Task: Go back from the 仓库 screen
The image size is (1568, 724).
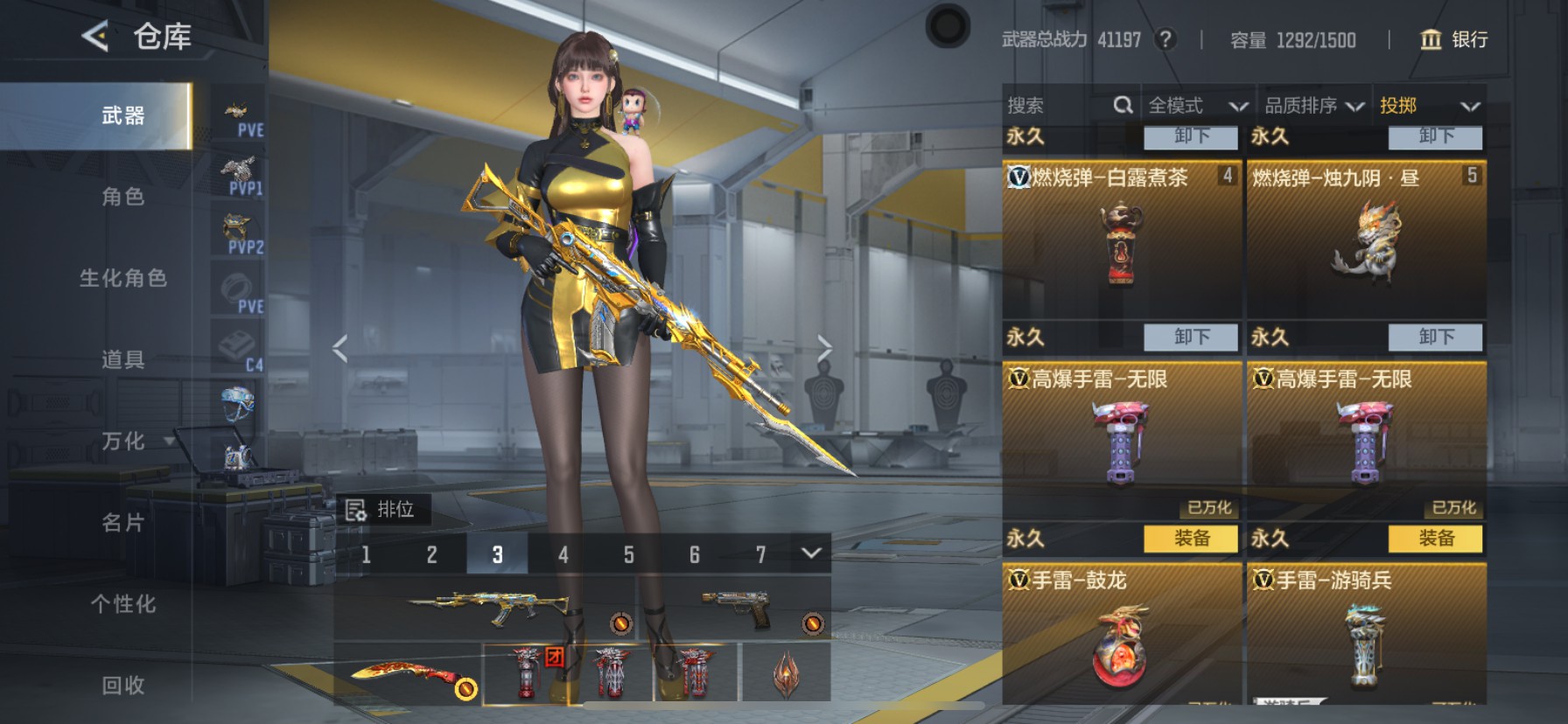Action: pyautogui.click(x=95, y=37)
